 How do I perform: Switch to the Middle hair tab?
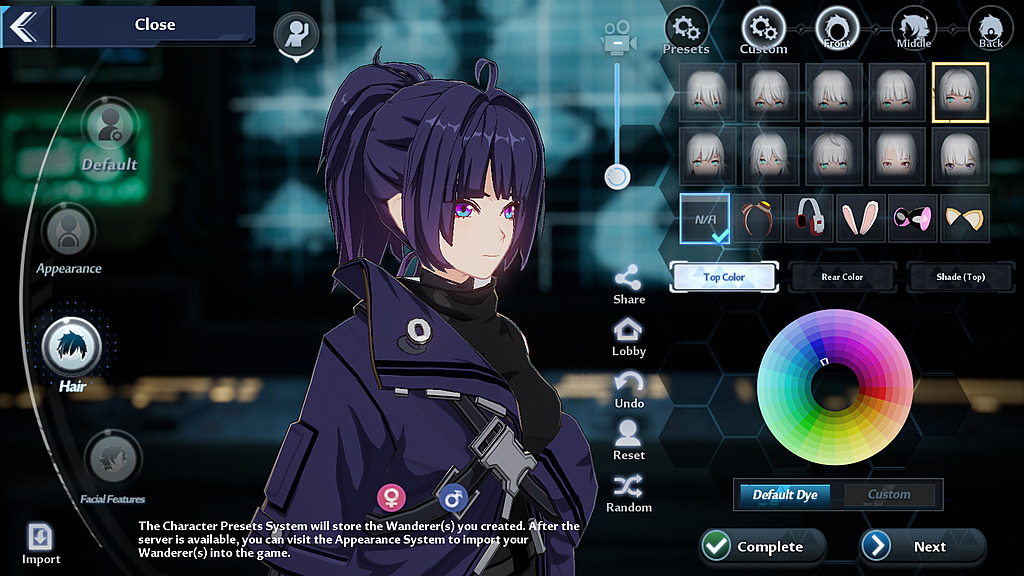(x=913, y=28)
